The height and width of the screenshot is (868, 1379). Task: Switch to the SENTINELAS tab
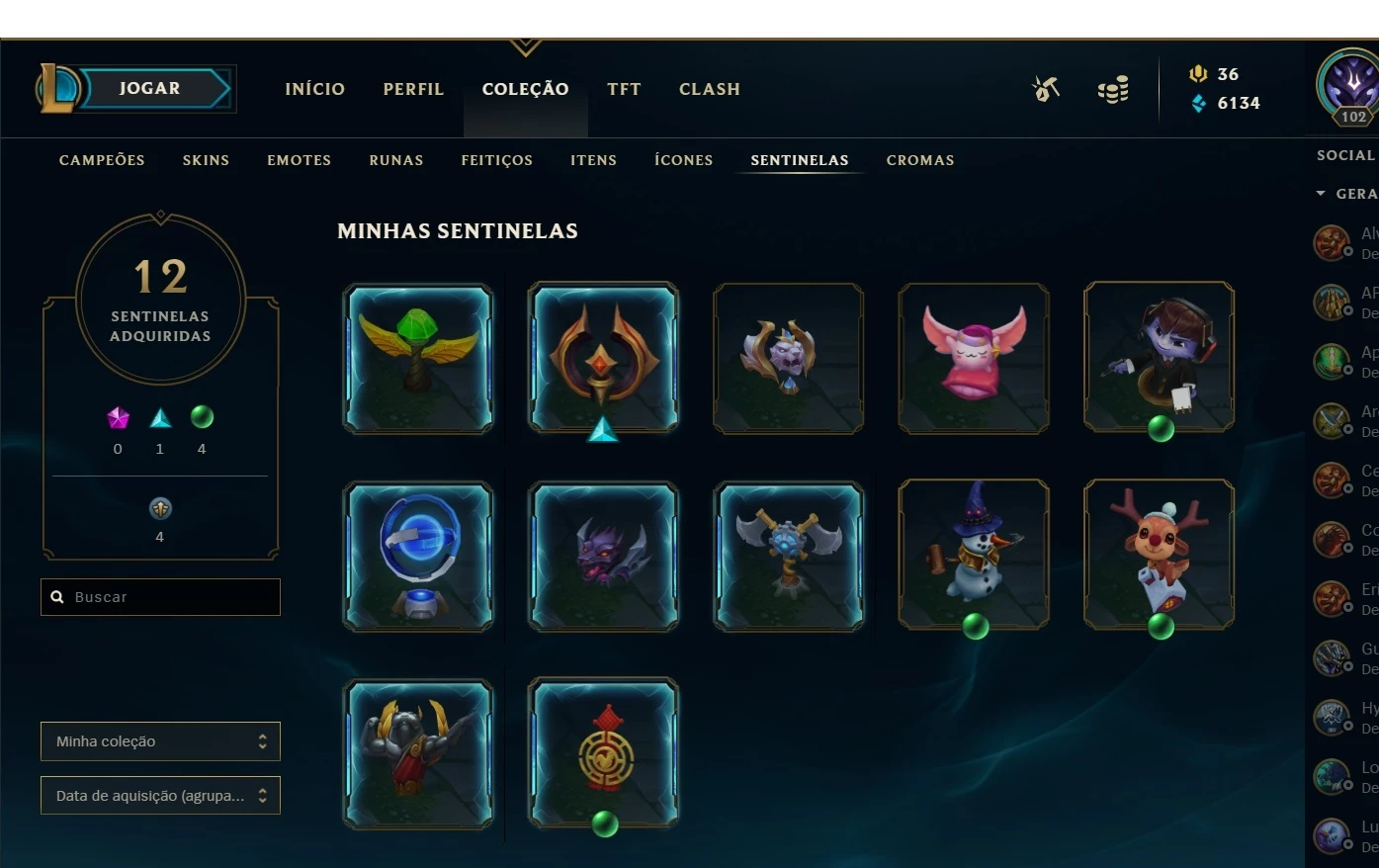pyautogui.click(x=799, y=160)
